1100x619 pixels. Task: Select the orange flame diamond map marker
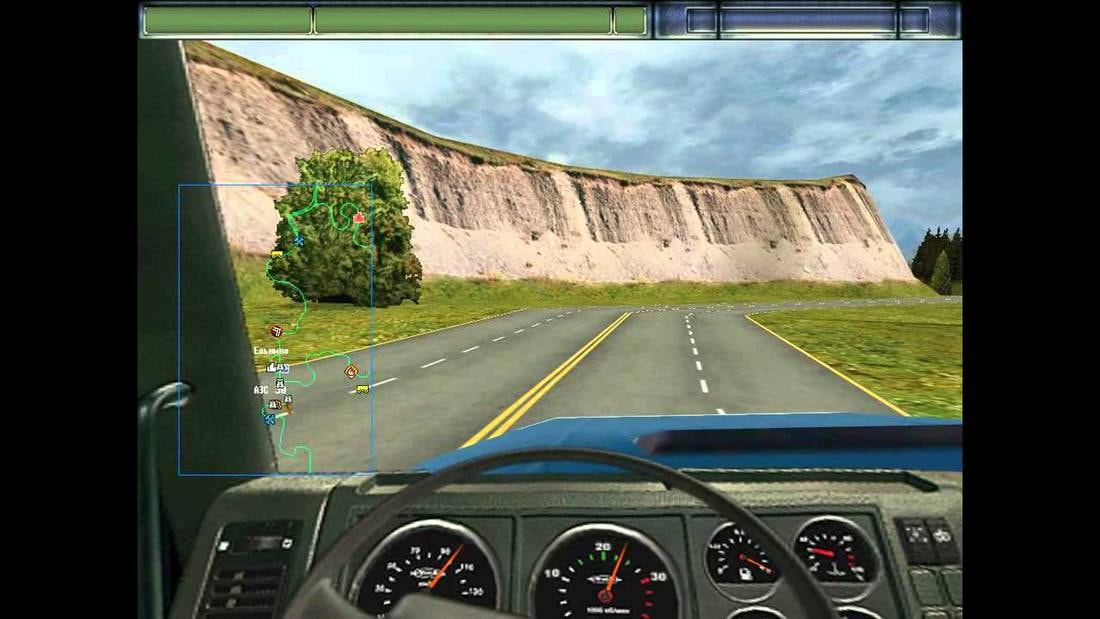(x=350, y=371)
